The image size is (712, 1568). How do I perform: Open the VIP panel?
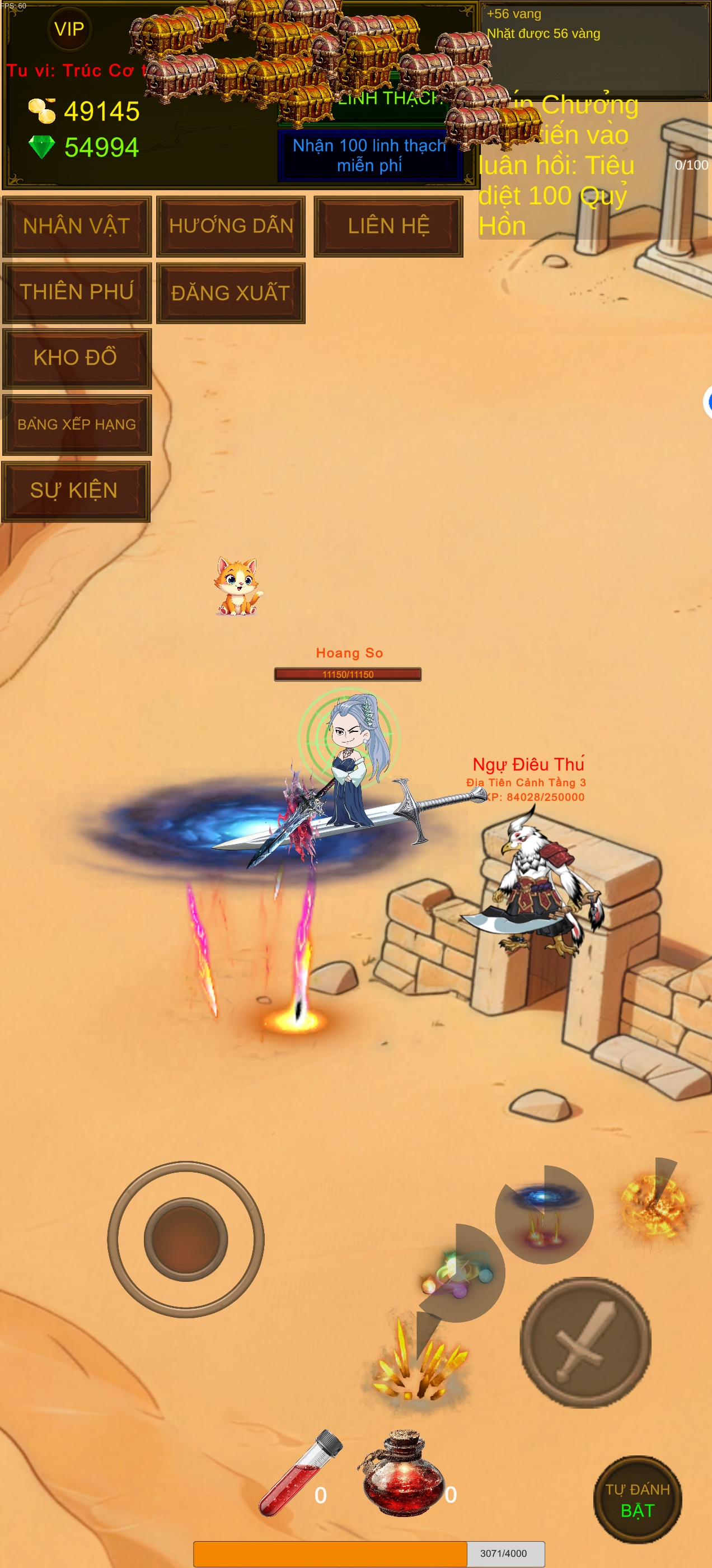[x=69, y=29]
